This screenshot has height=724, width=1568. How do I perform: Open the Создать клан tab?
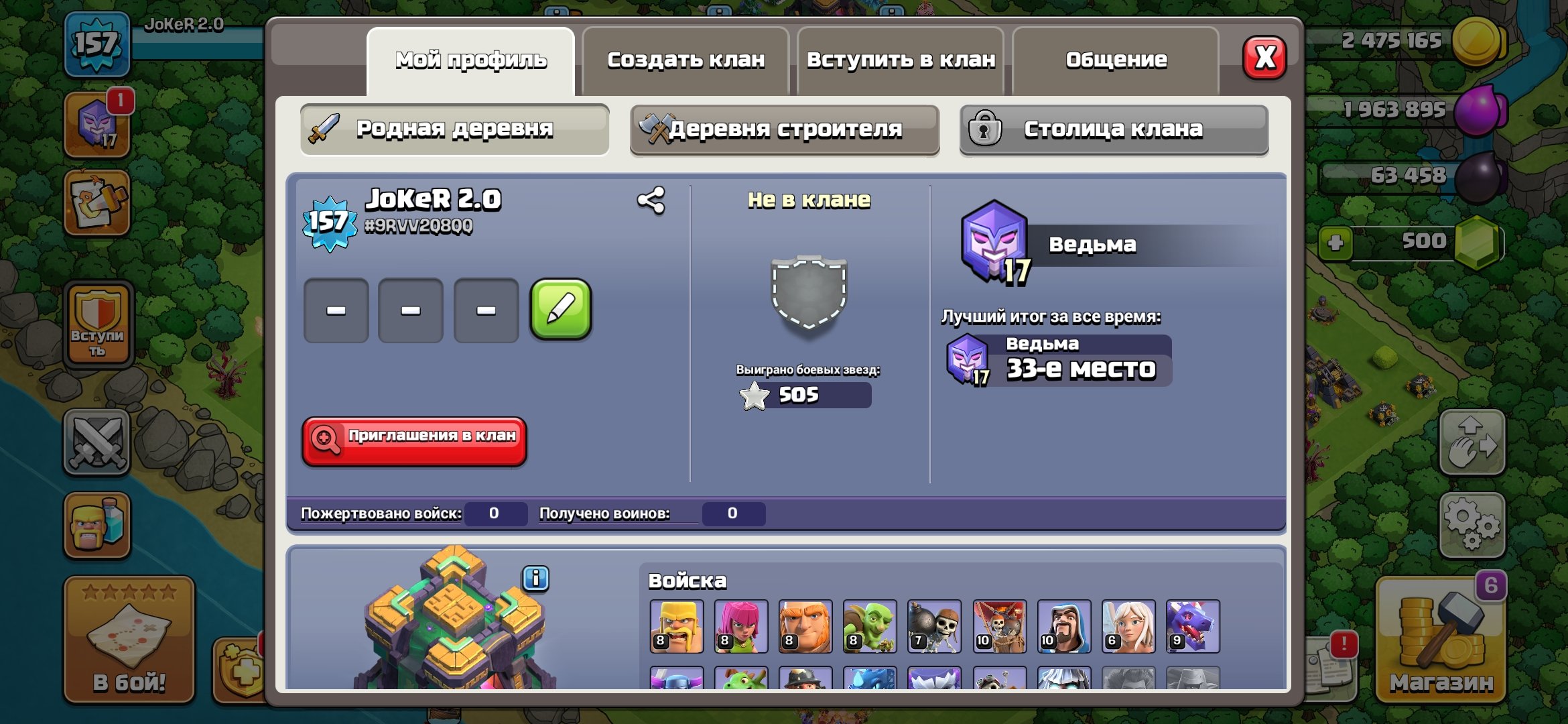pos(685,59)
